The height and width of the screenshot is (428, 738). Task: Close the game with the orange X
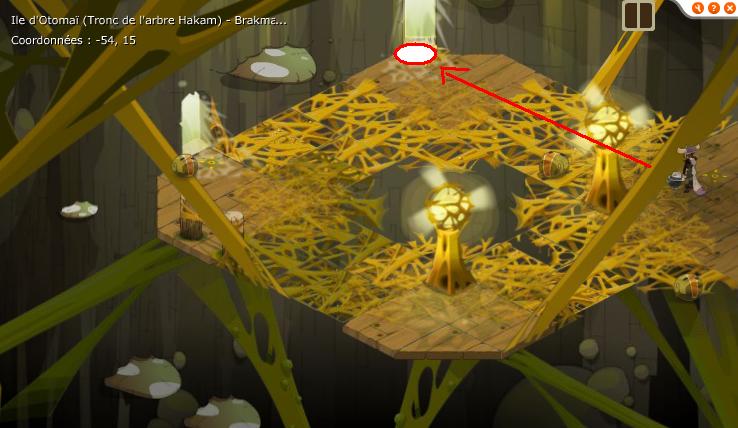pos(729,8)
